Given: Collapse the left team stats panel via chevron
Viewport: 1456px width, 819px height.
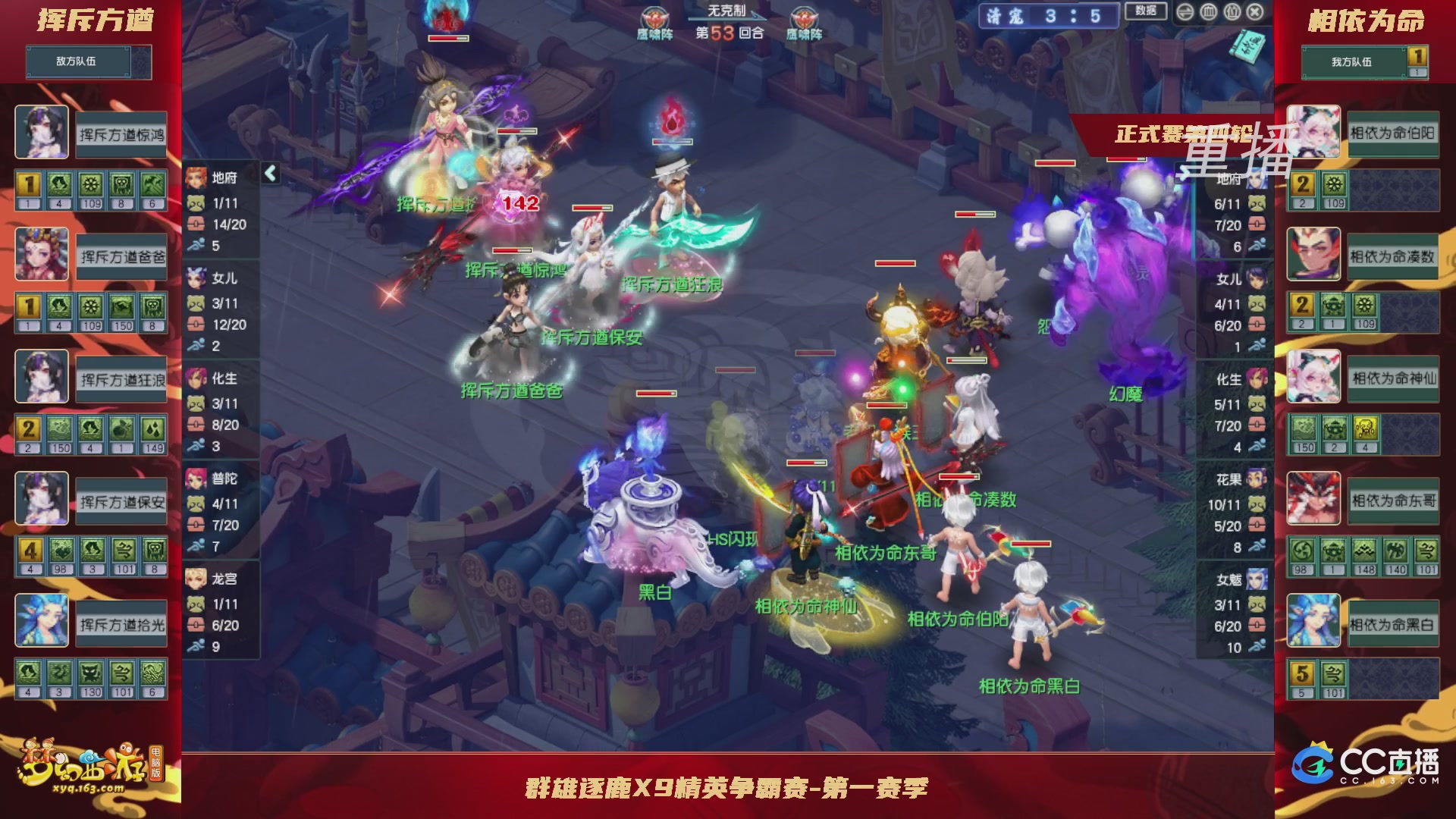Looking at the screenshot, I should pos(269,173).
